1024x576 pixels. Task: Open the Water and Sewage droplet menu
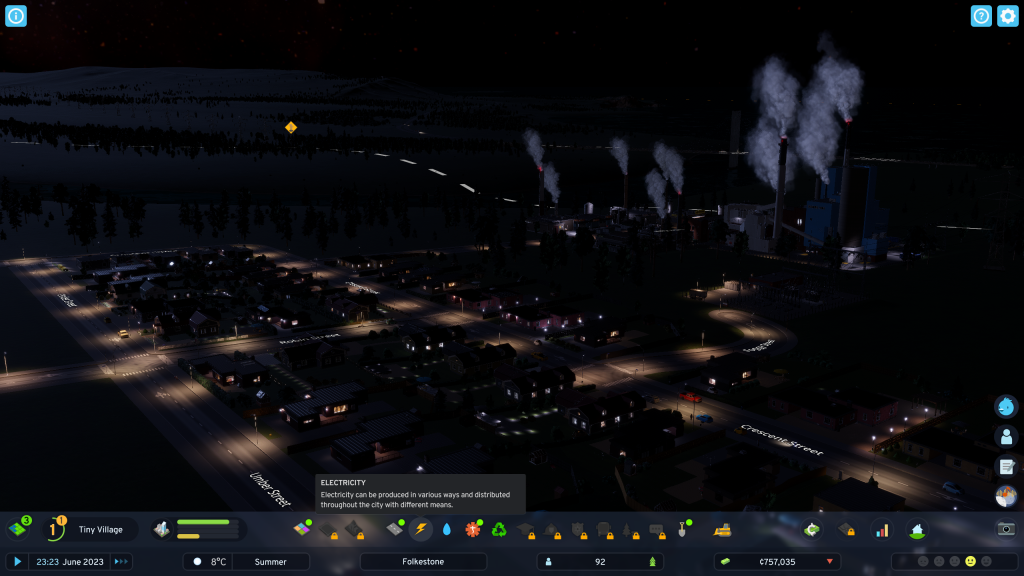click(447, 529)
